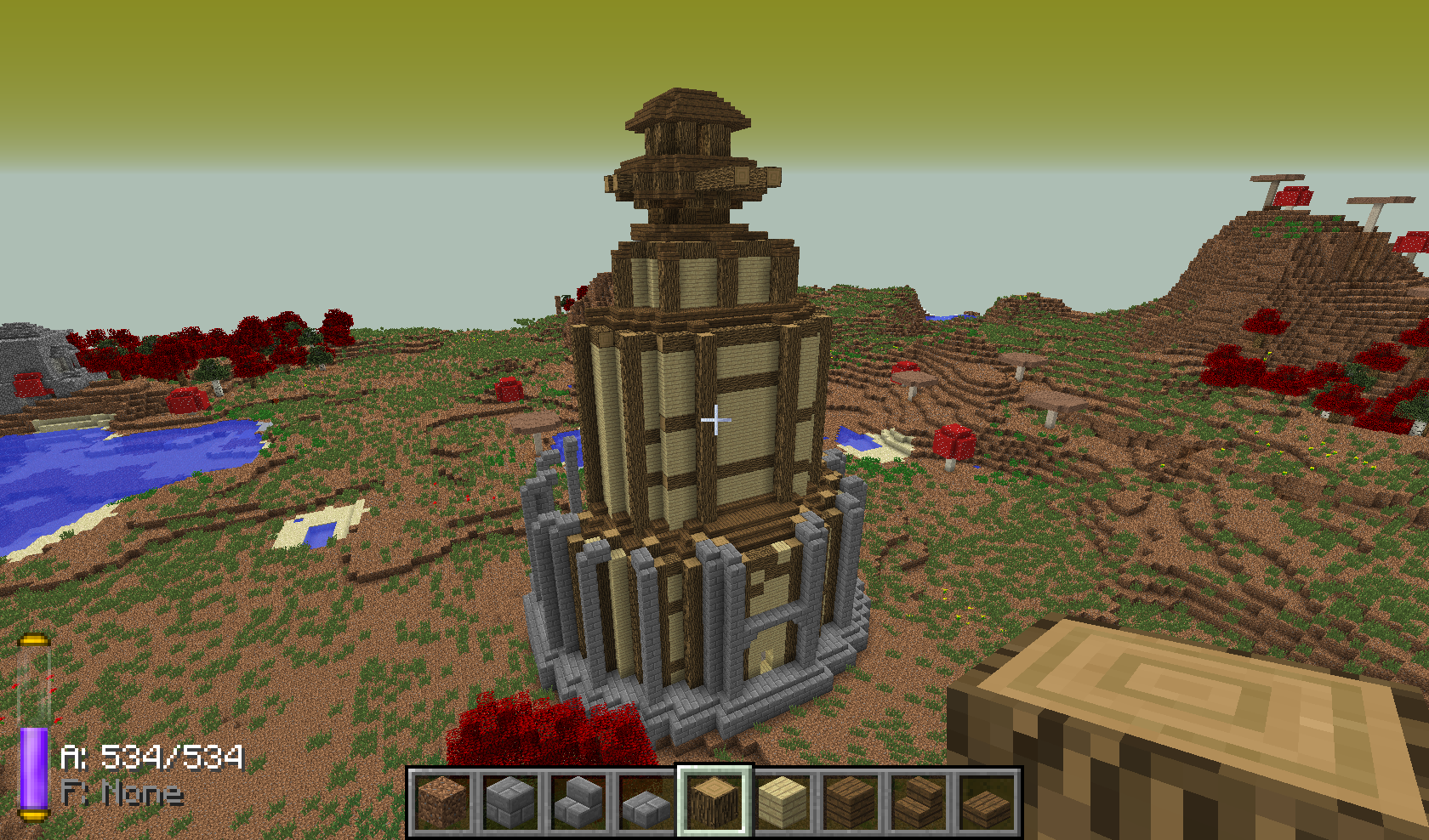This screenshot has height=840, width=1429.
Task: Select the dark wood slab slot
Action: (987, 802)
